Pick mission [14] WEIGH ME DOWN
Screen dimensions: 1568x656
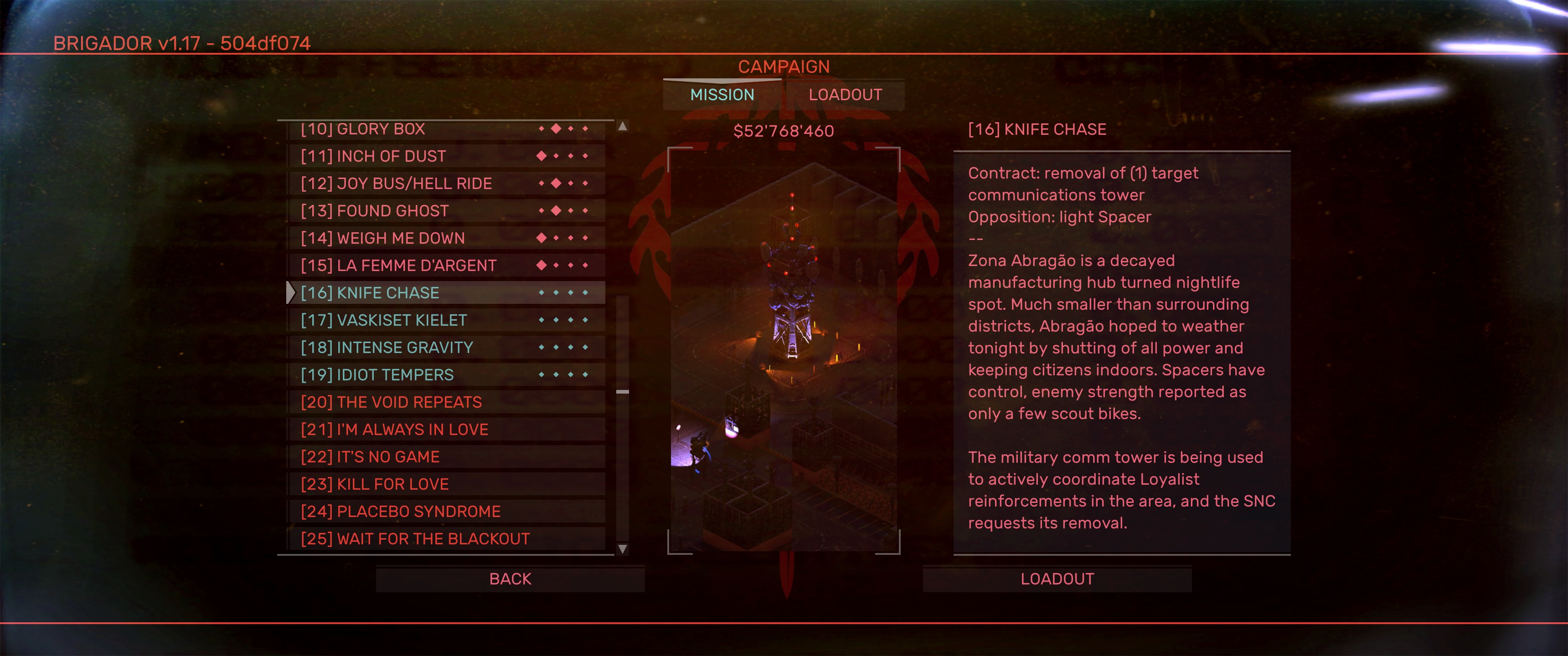(x=446, y=239)
